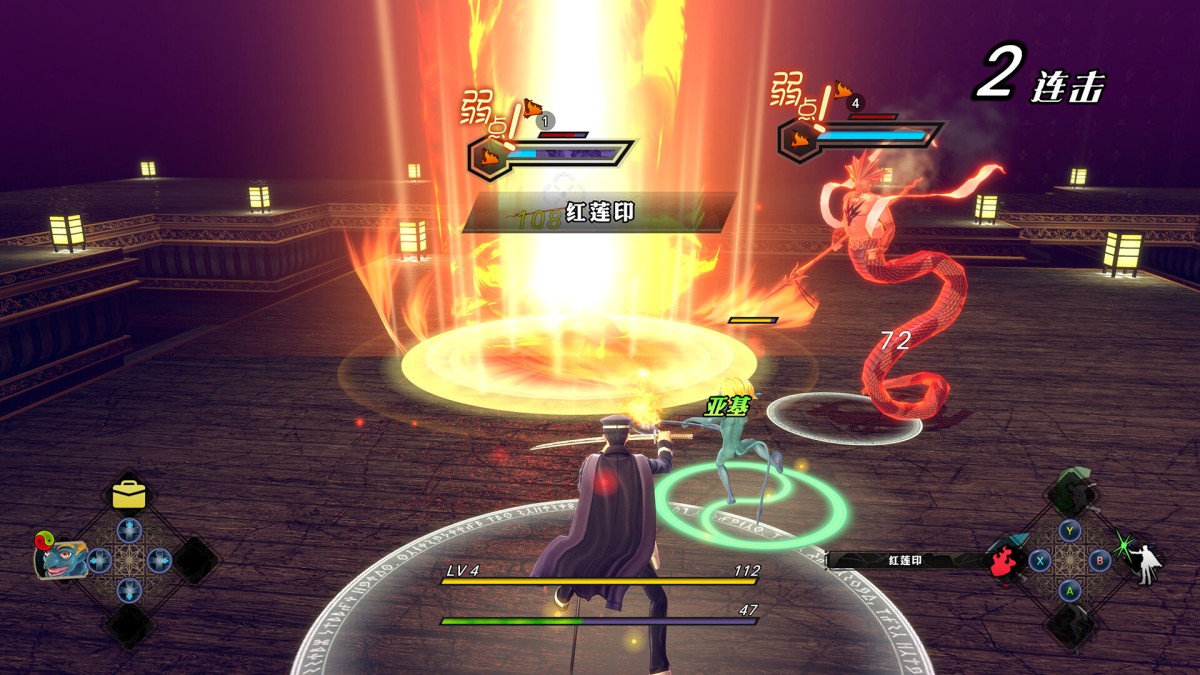This screenshot has height=675, width=1200.
Task: Open the yellow briefcase item slot
Action: click(130, 493)
